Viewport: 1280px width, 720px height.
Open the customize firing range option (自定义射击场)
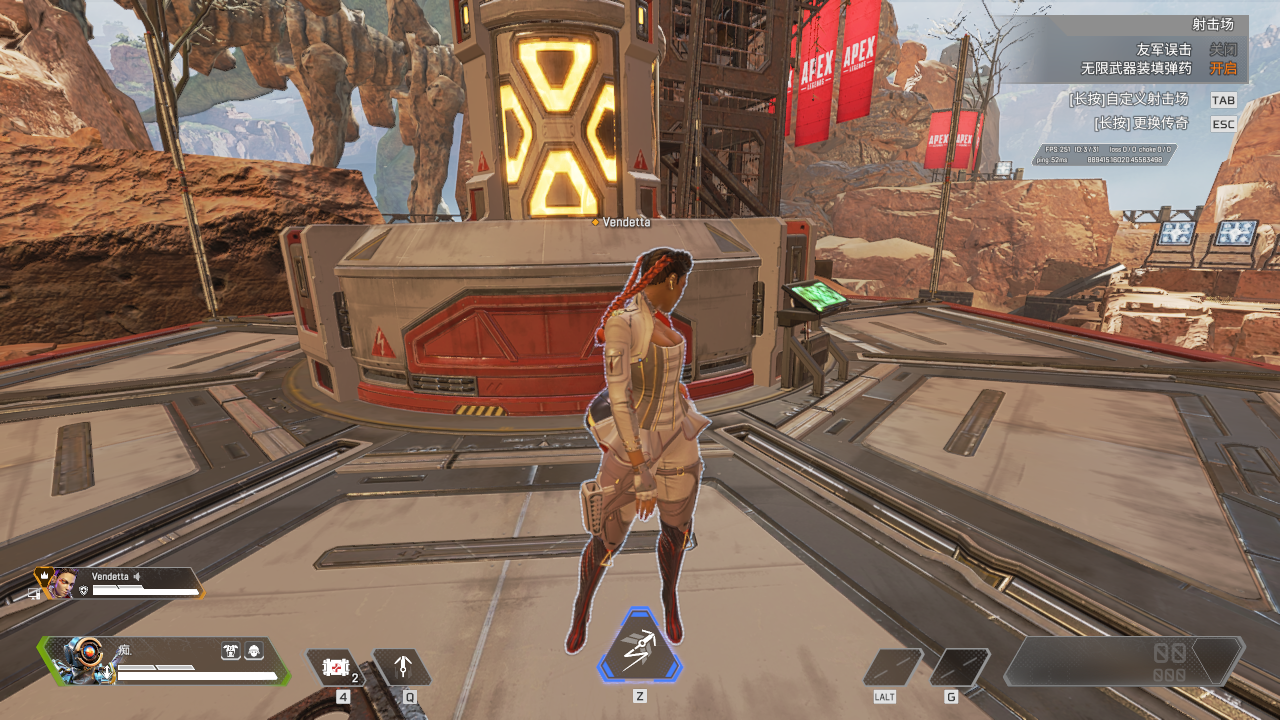tap(1223, 100)
